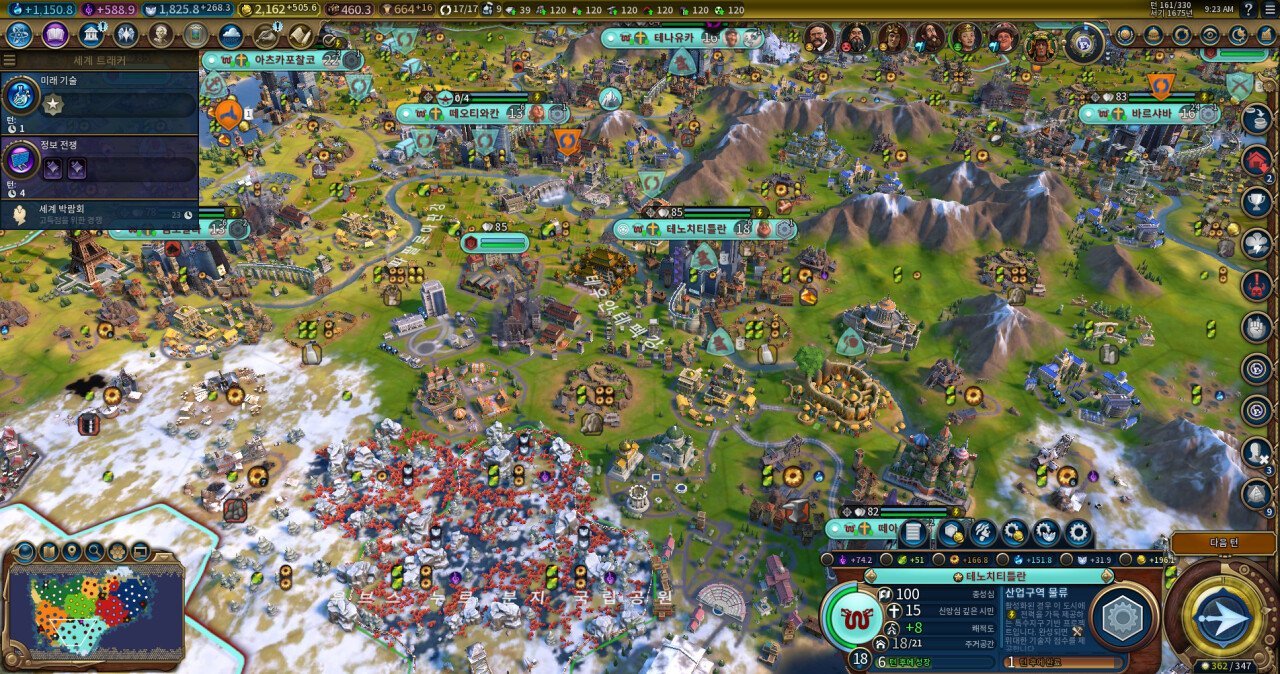Select the 정보 전쟁 civic entry
The width and height of the screenshot is (1280, 674).
(98, 160)
